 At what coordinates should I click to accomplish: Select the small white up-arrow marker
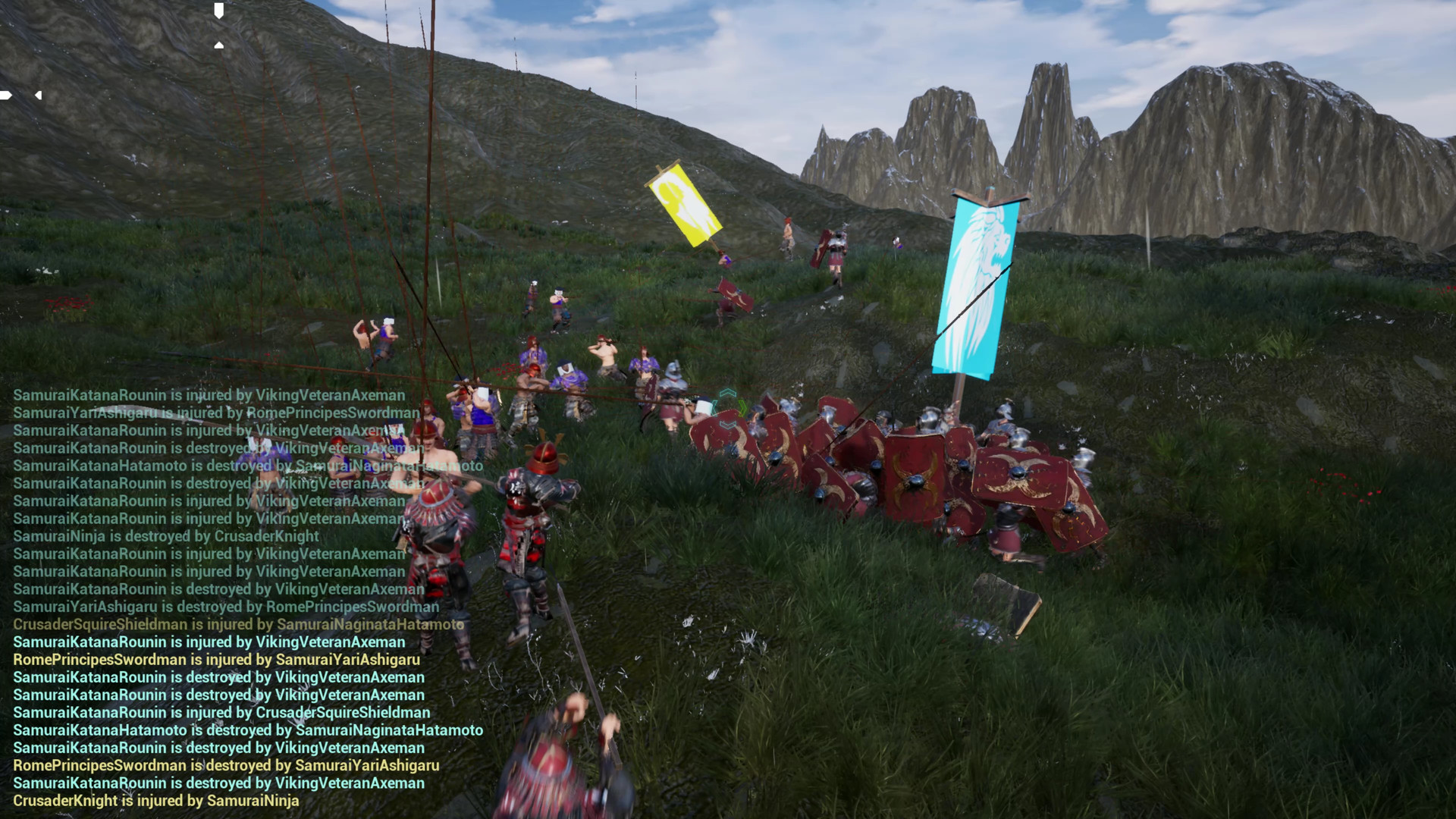coord(218,45)
